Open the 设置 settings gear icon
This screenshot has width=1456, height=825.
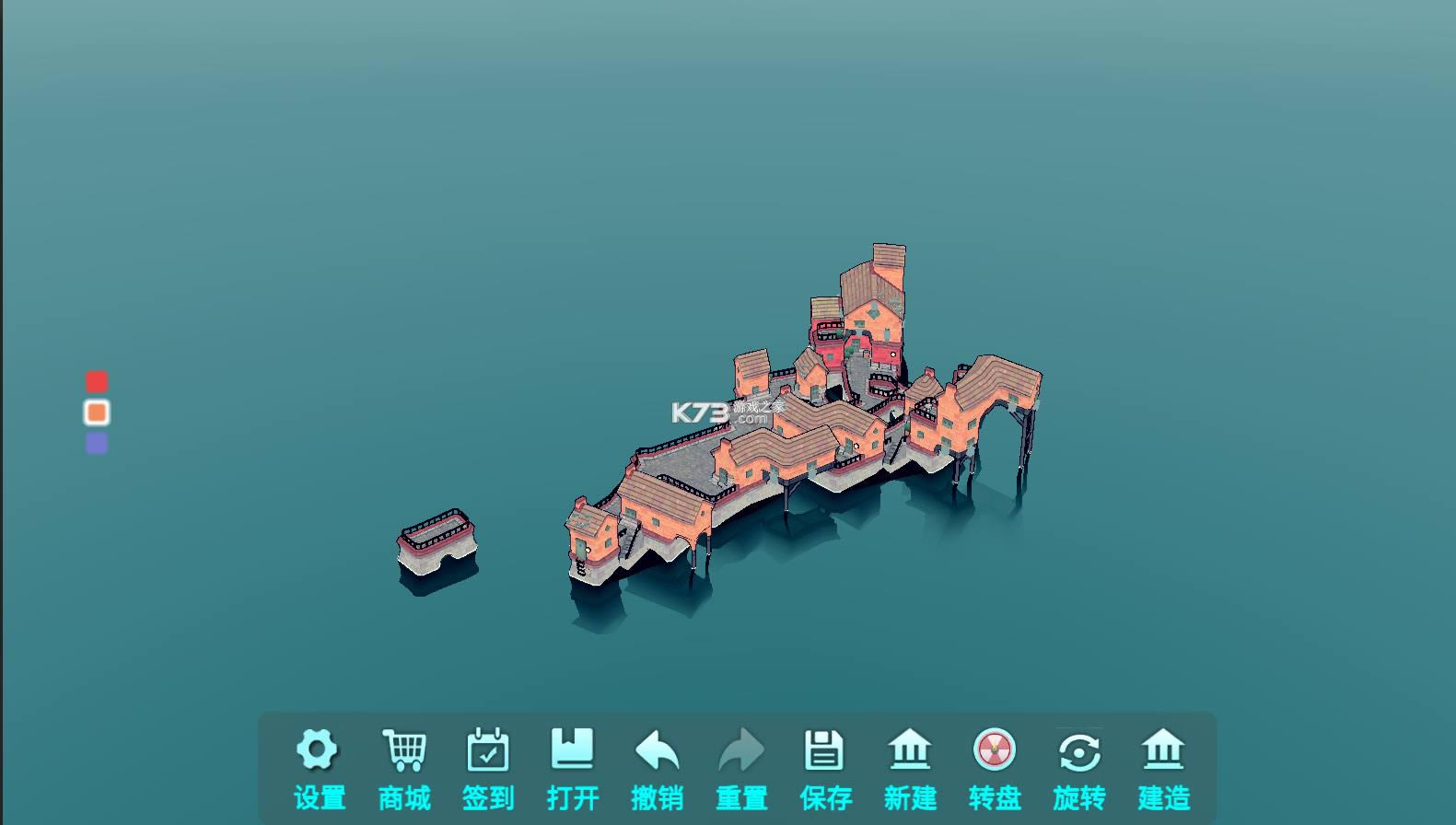pyautogui.click(x=318, y=749)
